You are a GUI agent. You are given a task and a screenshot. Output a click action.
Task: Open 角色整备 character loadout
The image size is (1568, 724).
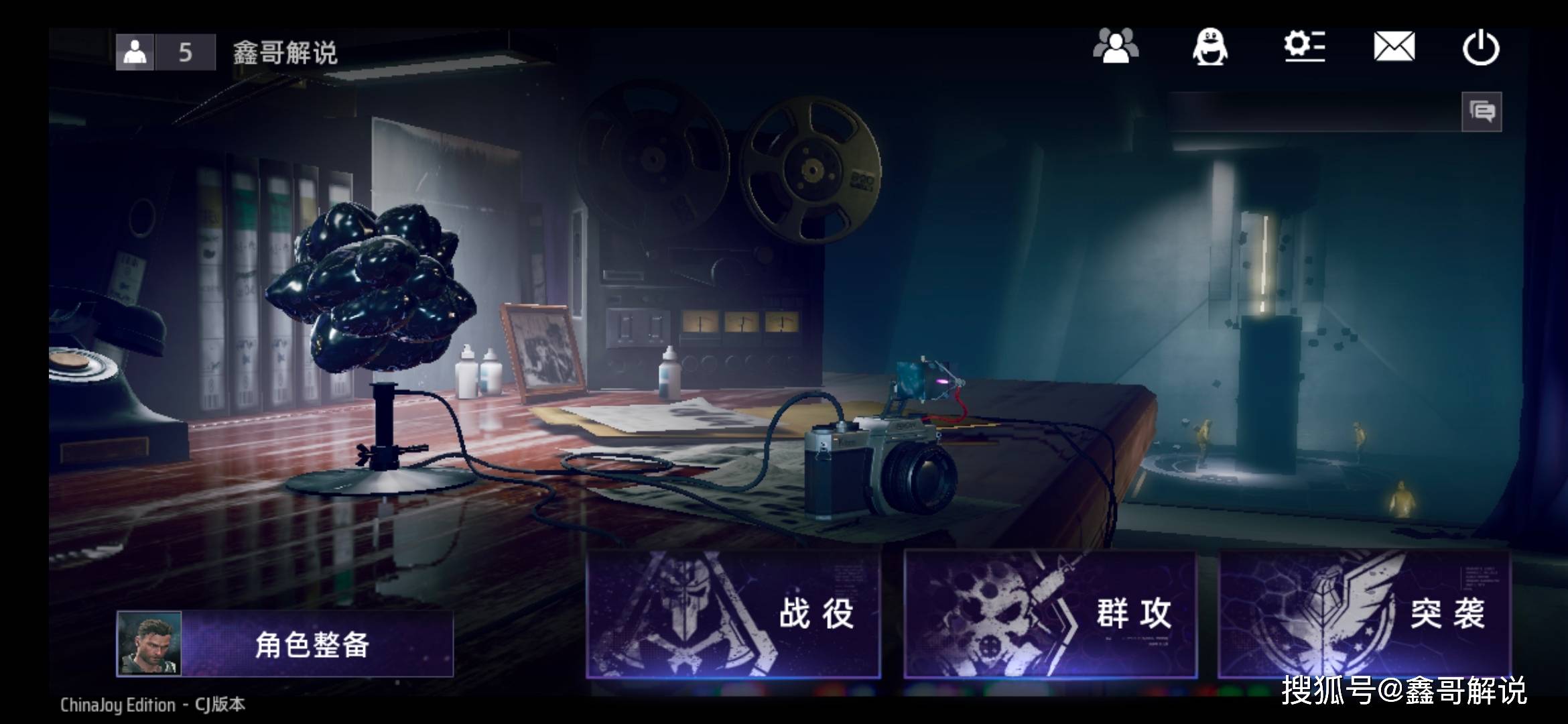click(x=285, y=644)
